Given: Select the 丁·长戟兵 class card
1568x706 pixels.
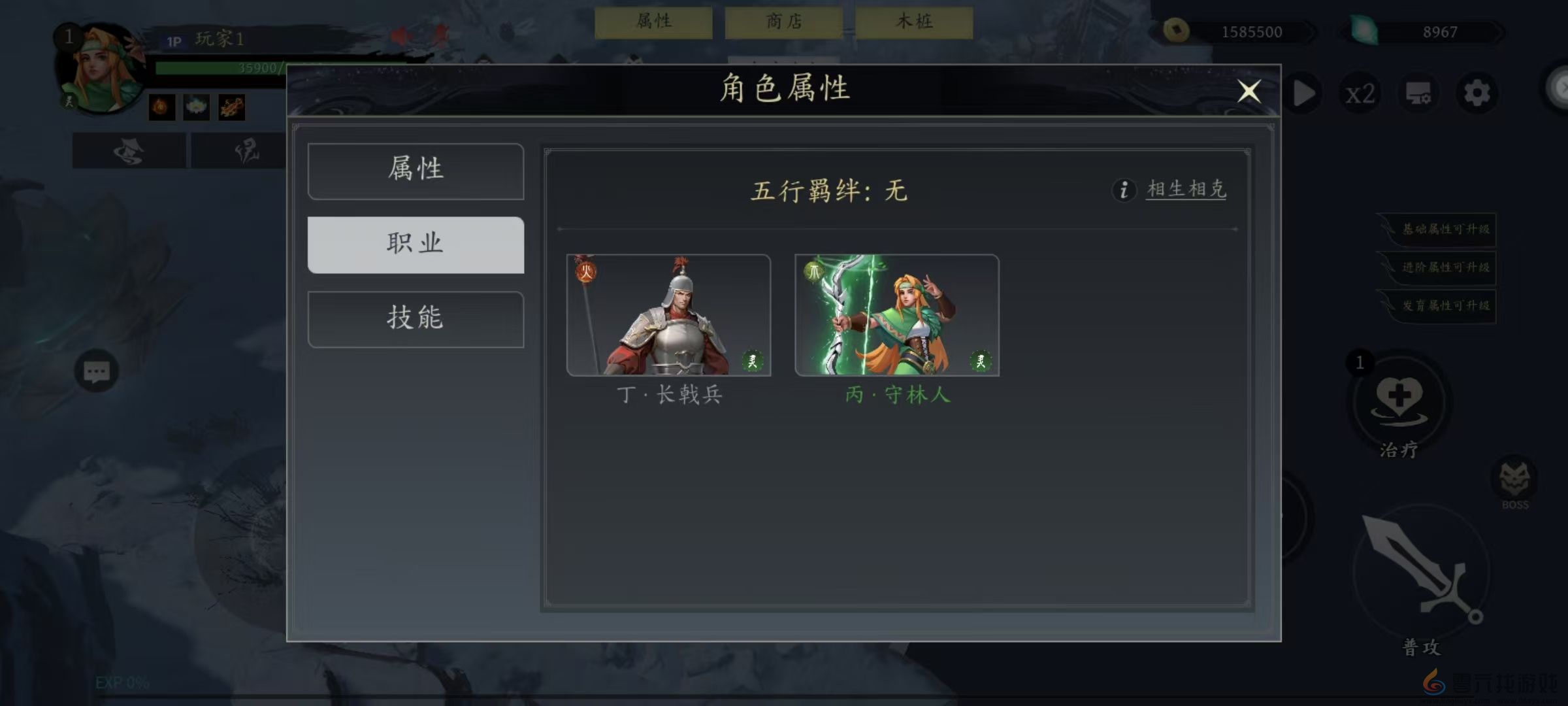Looking at the screenshot, I should click(x=669, y=316).
